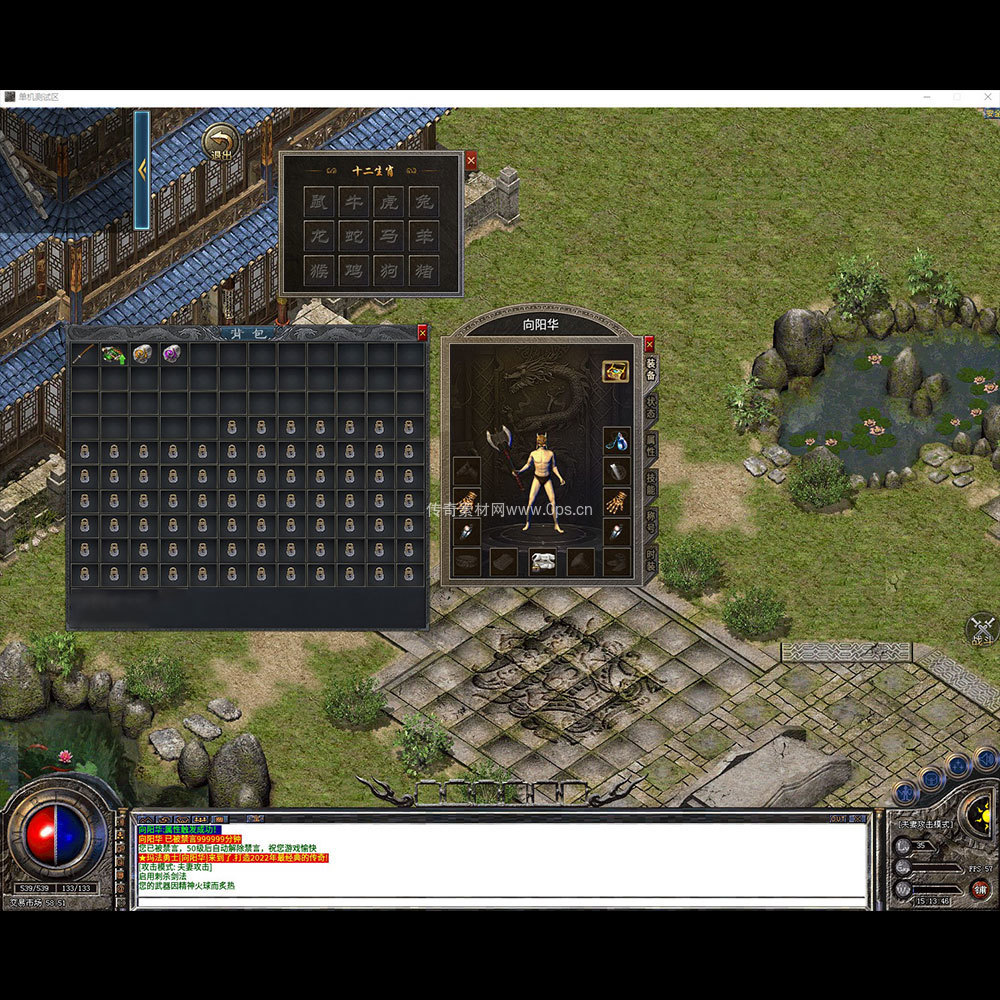Image resolution: width=1000 pixels, height=1000 pixels.
Task: Select the green item with up arrow
Action: 113,354
